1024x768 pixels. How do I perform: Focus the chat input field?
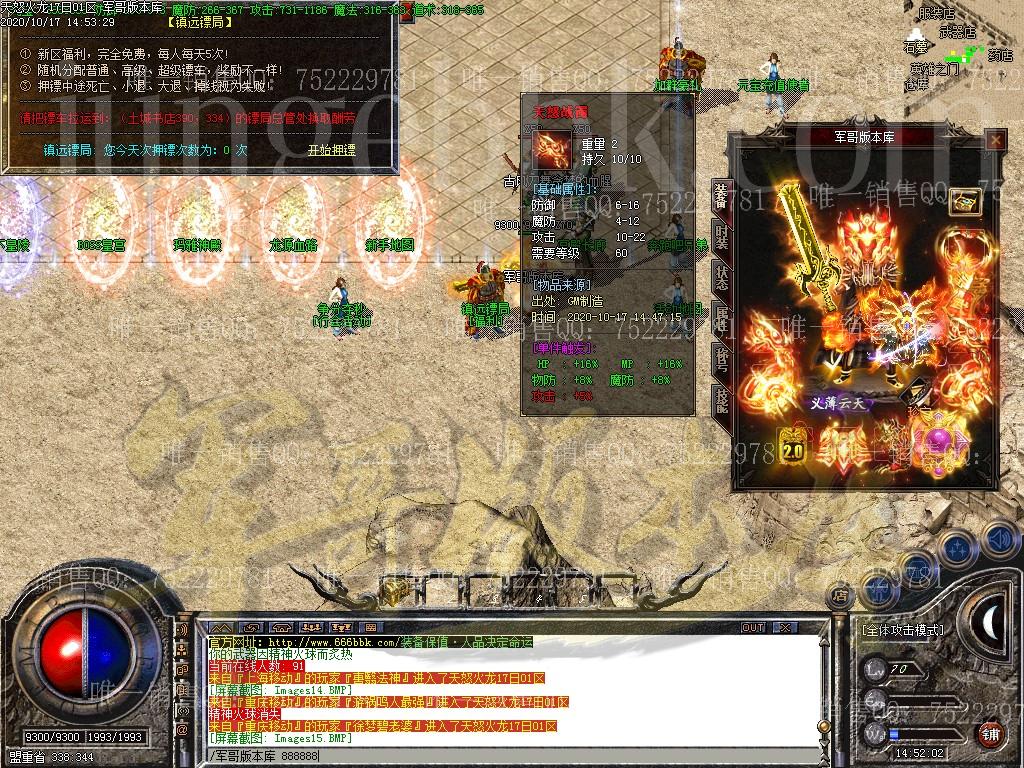coord(500,757)
